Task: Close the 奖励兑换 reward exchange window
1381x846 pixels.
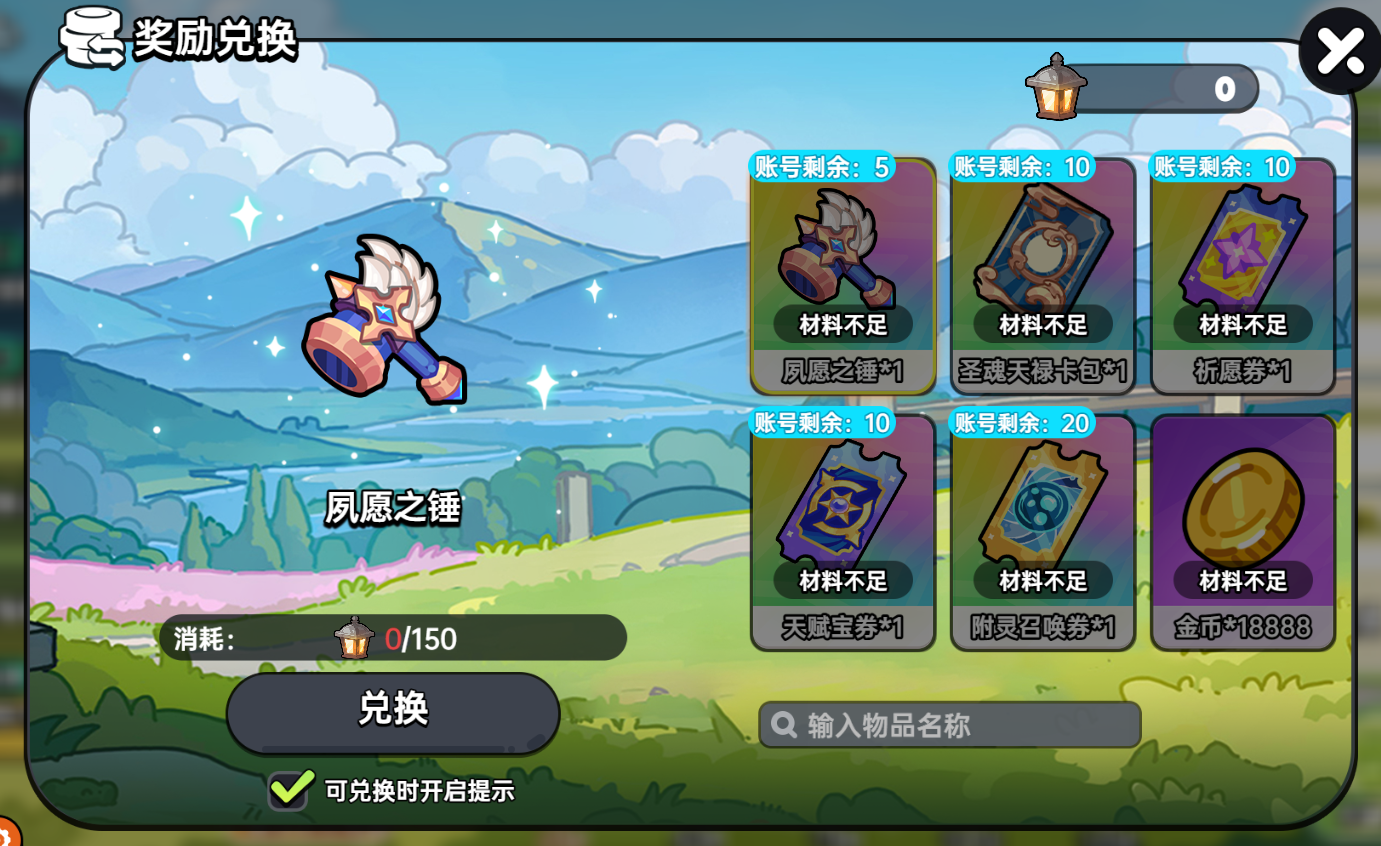Action: 1339,48
